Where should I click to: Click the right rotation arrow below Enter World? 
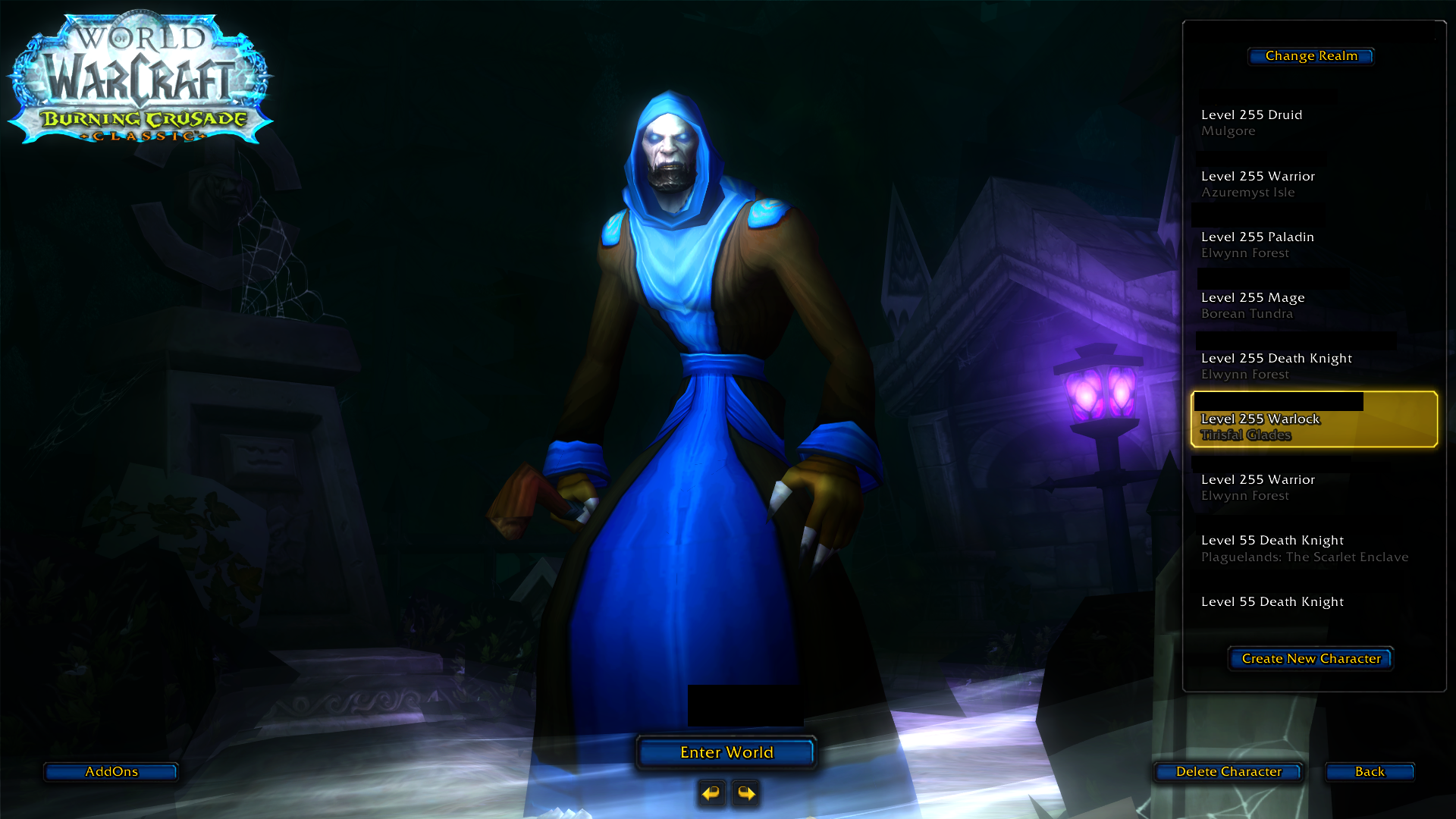745,793
